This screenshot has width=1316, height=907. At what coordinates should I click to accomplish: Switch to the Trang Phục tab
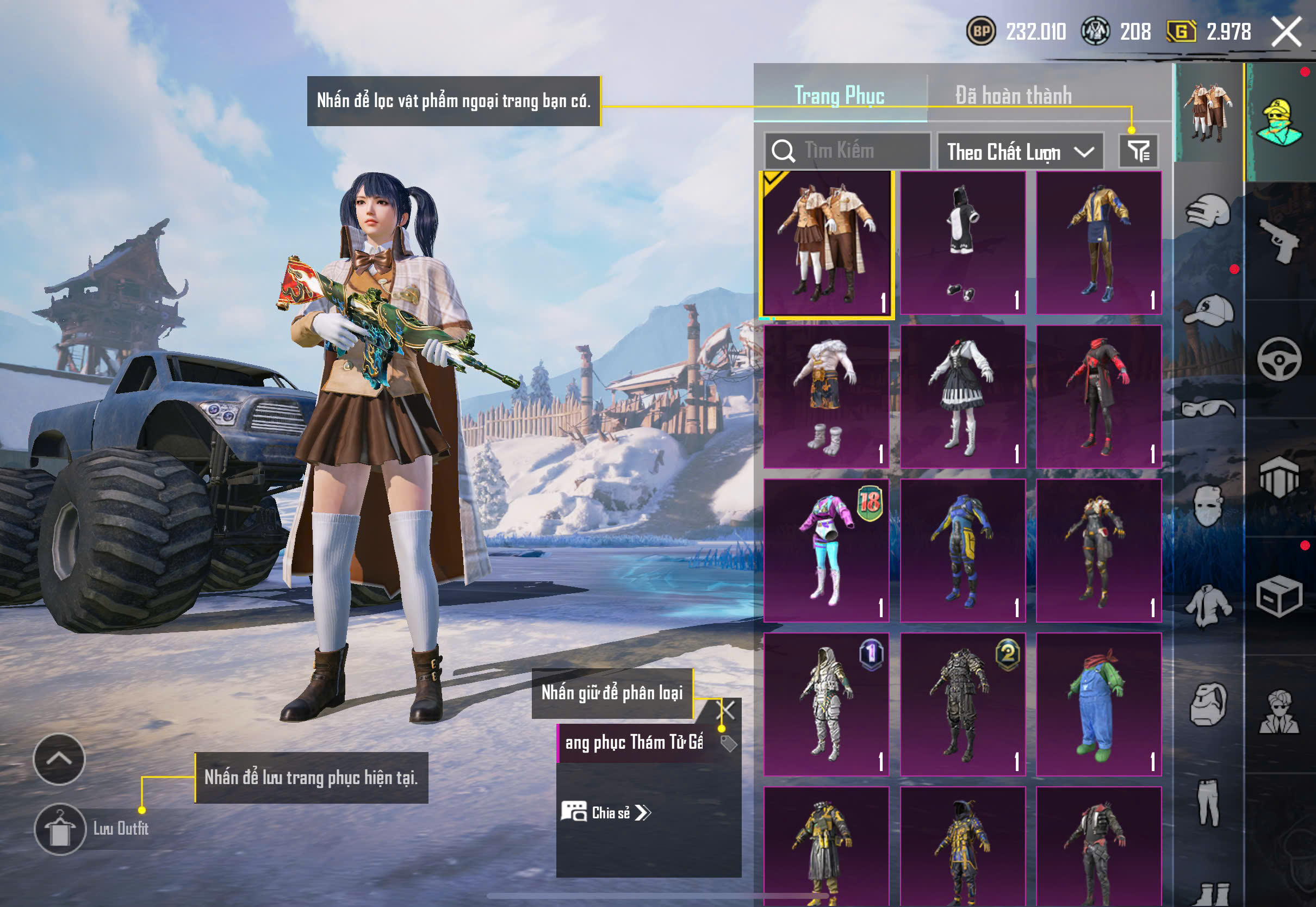coord(839,96)
